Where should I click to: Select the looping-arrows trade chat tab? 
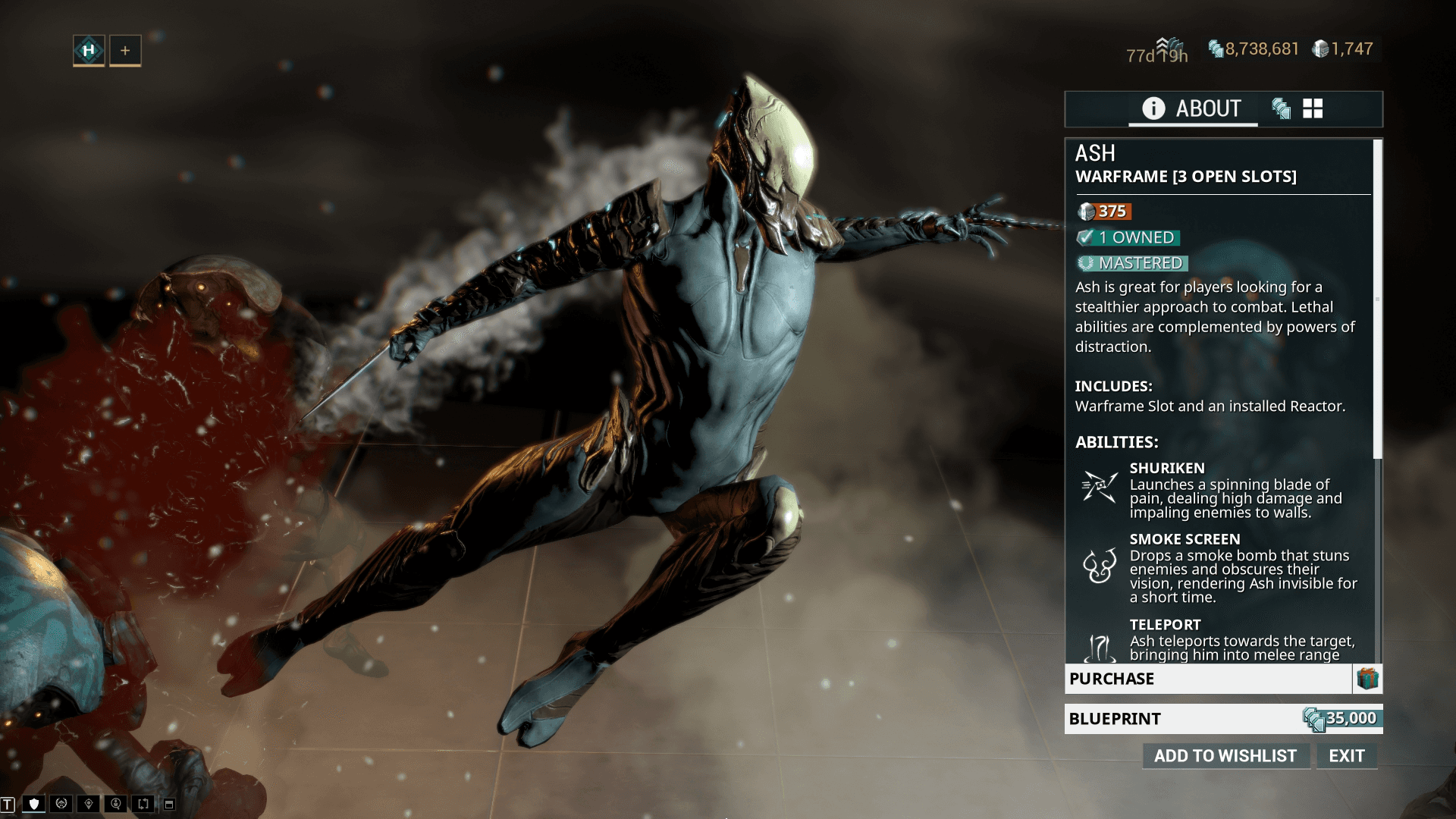[143, 804]
